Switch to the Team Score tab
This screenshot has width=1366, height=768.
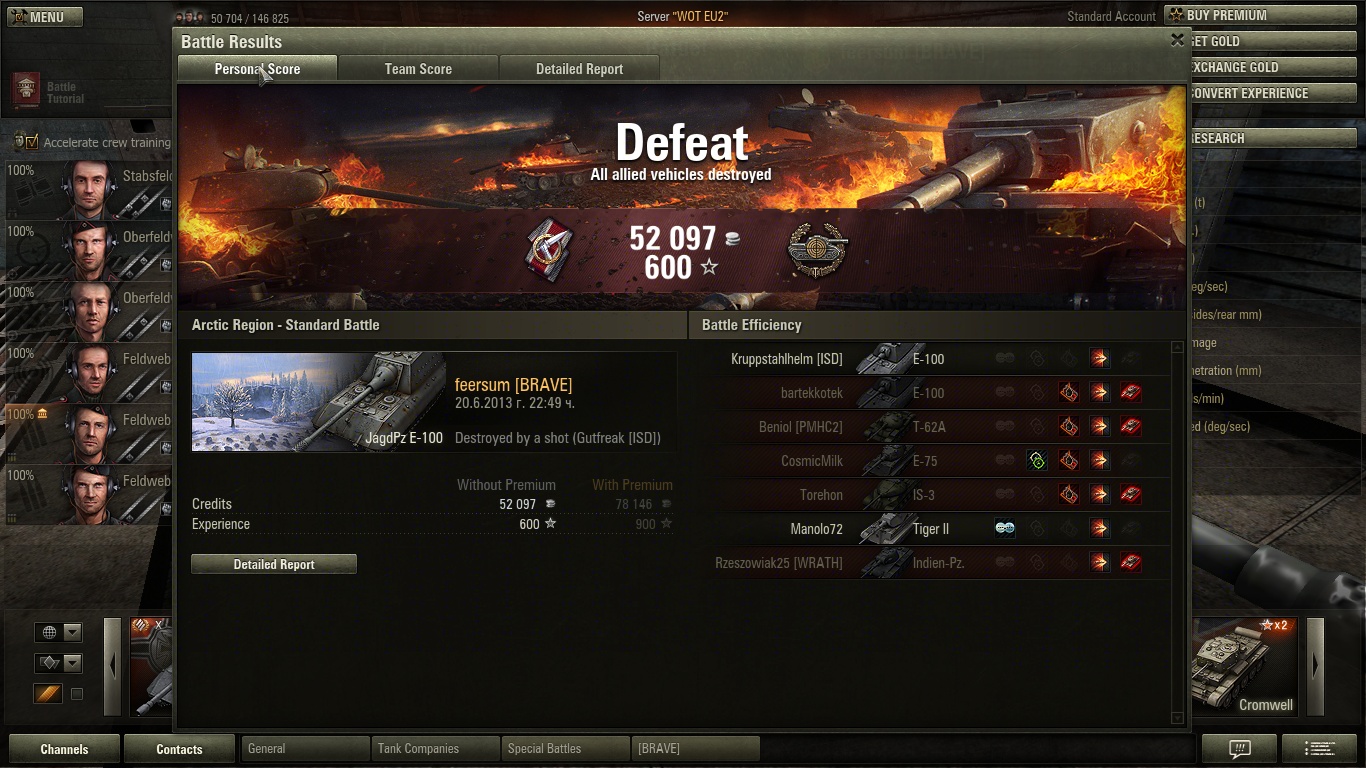418,69
